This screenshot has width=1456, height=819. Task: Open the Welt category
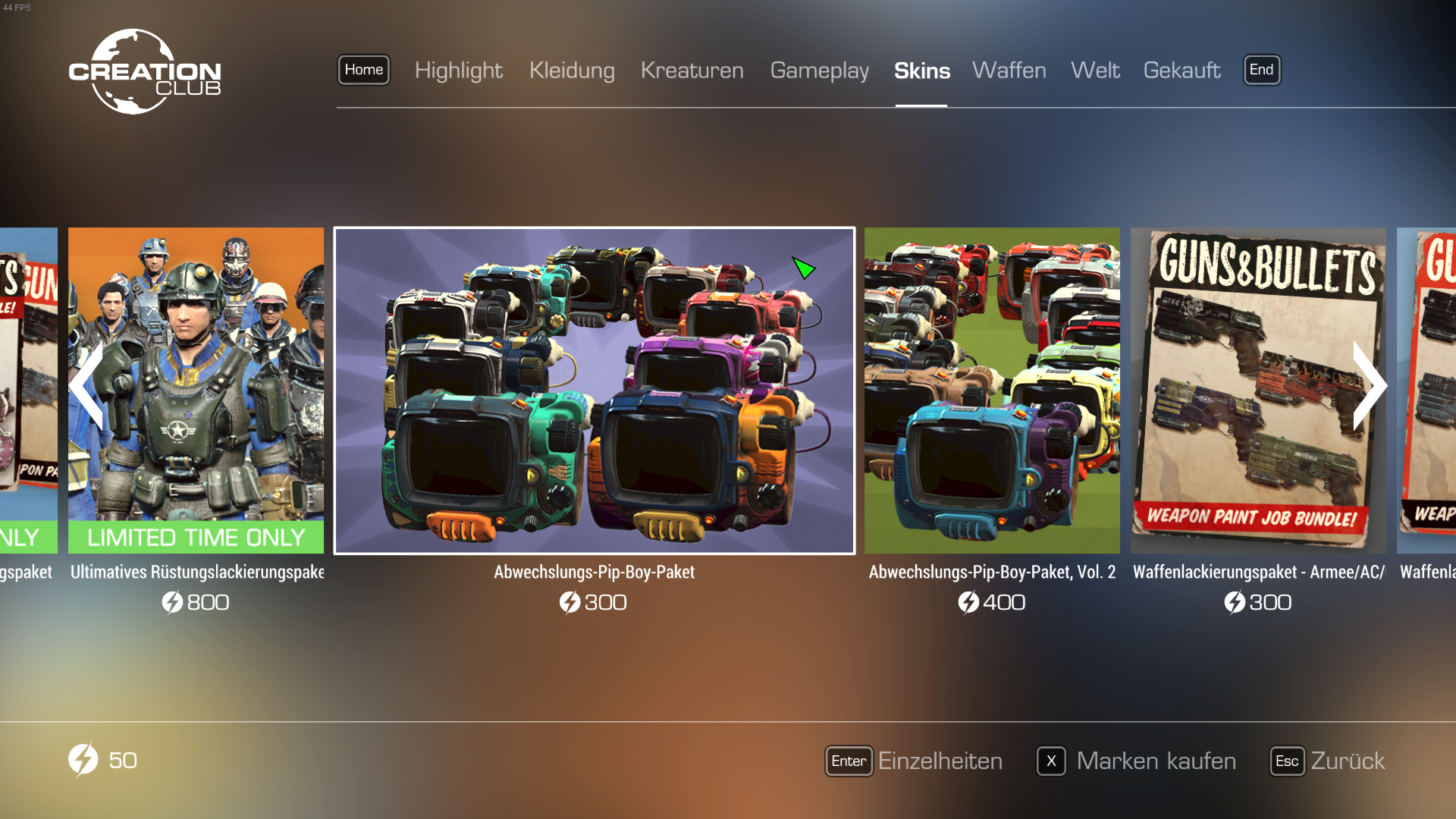point(1094,71)
